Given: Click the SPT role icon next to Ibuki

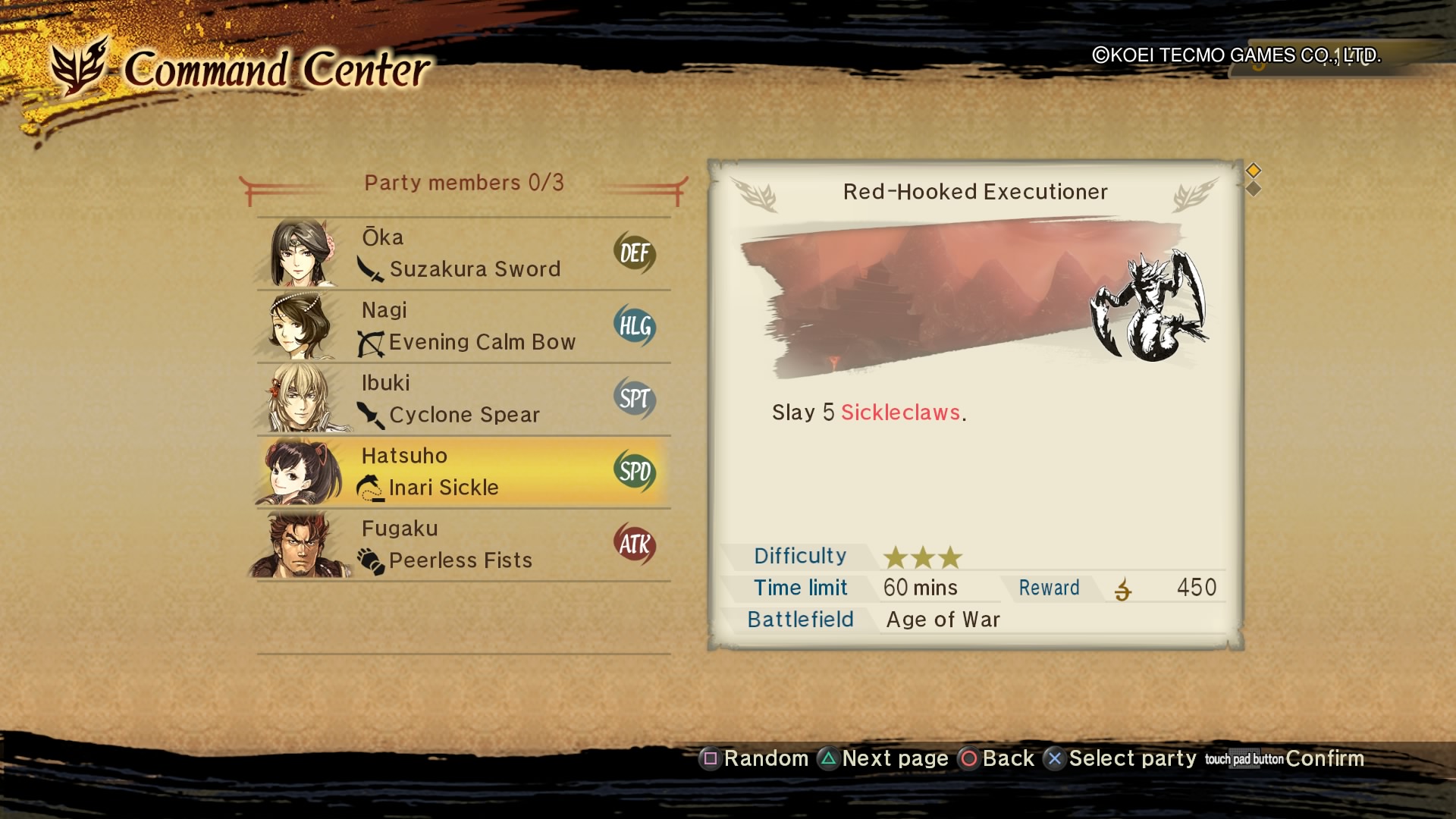Looking at the screenshot, I should pyautogui.click(x=635, y=397).
